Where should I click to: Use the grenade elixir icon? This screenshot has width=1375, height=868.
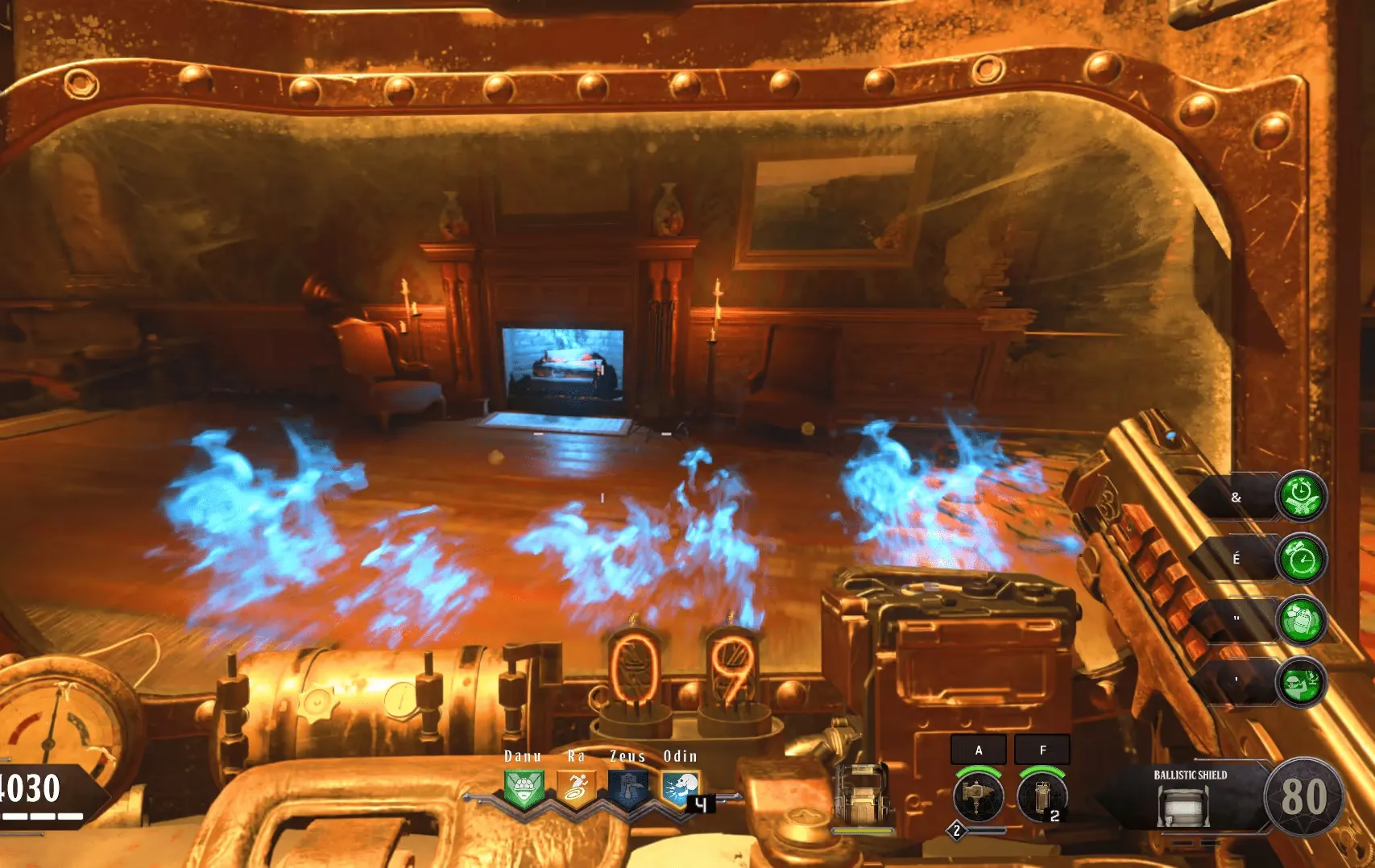(1301, 621)
